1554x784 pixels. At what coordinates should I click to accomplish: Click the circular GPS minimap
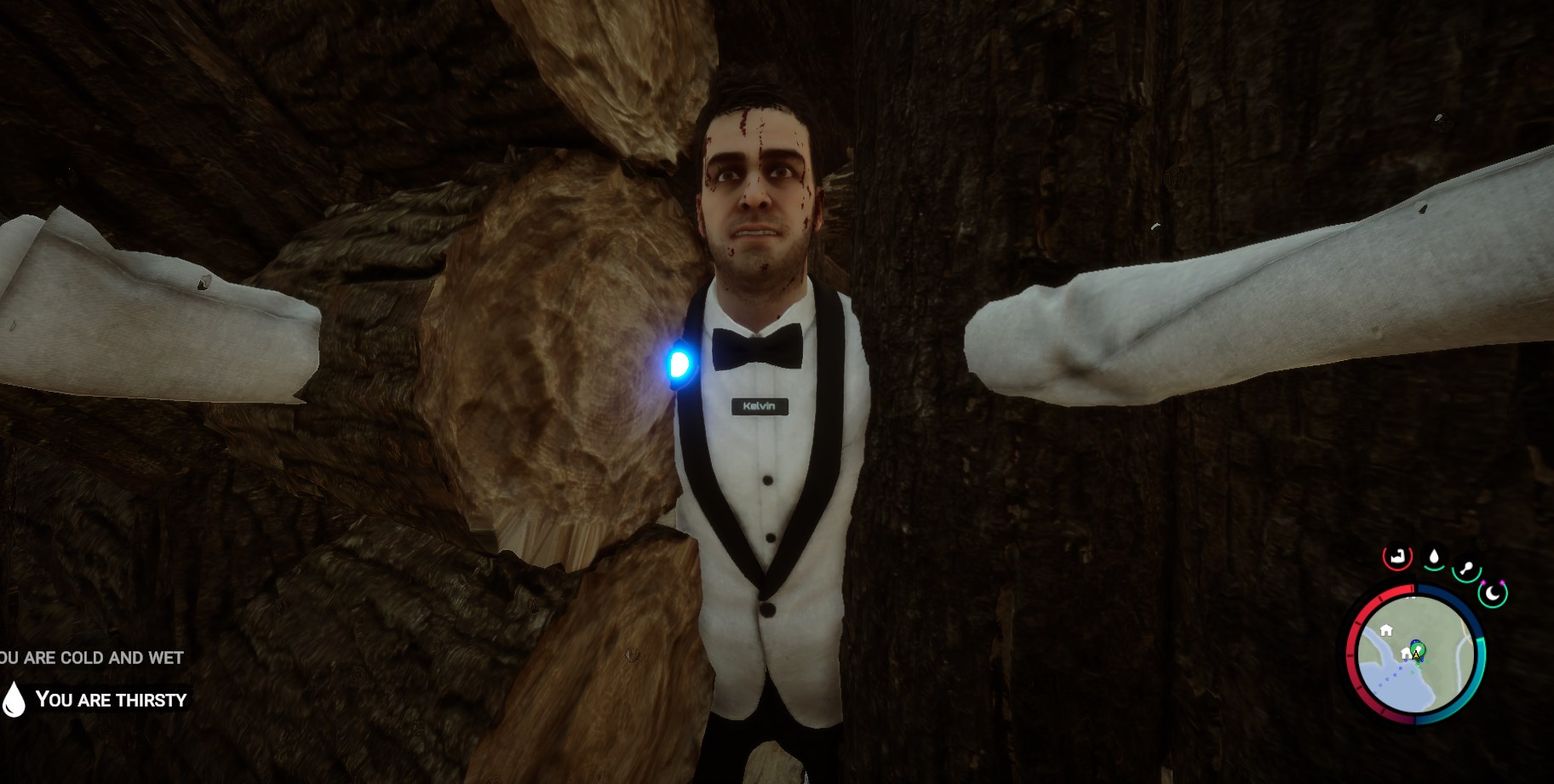(1416, 654)
